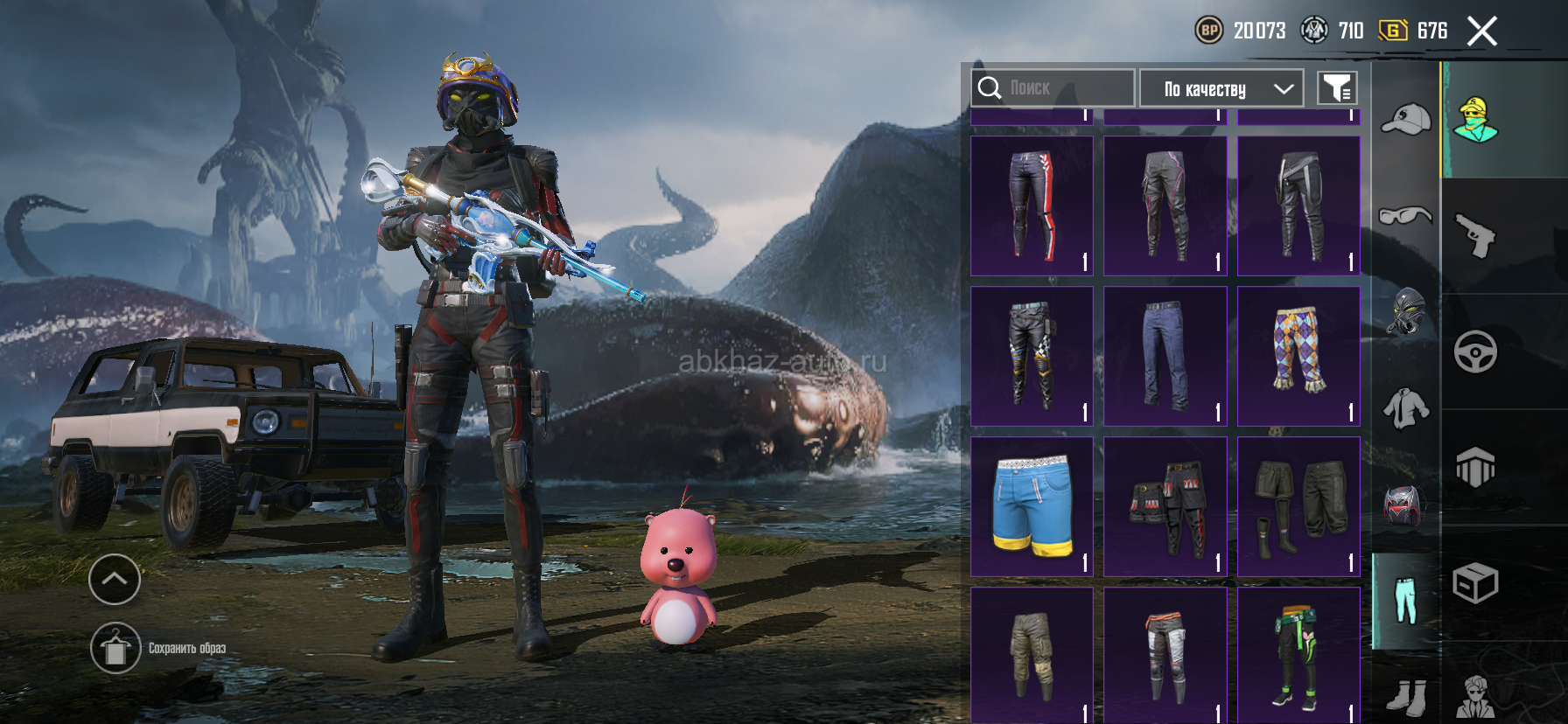This screenshot has height=724, width=1568.
Task: Switch to the glasses category
Action: [x=1405, y=215]
